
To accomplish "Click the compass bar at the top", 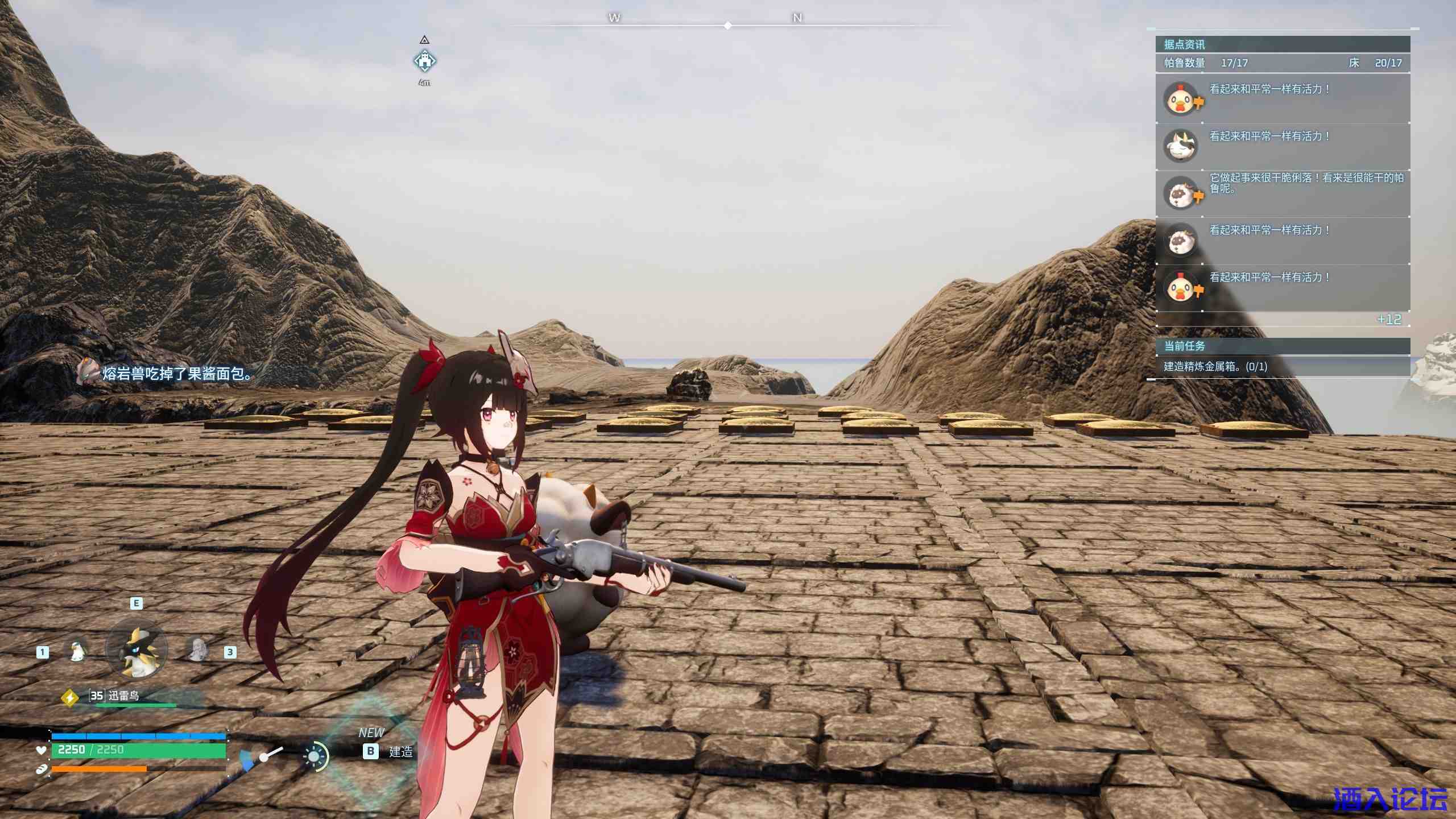I will pos(728,25).
